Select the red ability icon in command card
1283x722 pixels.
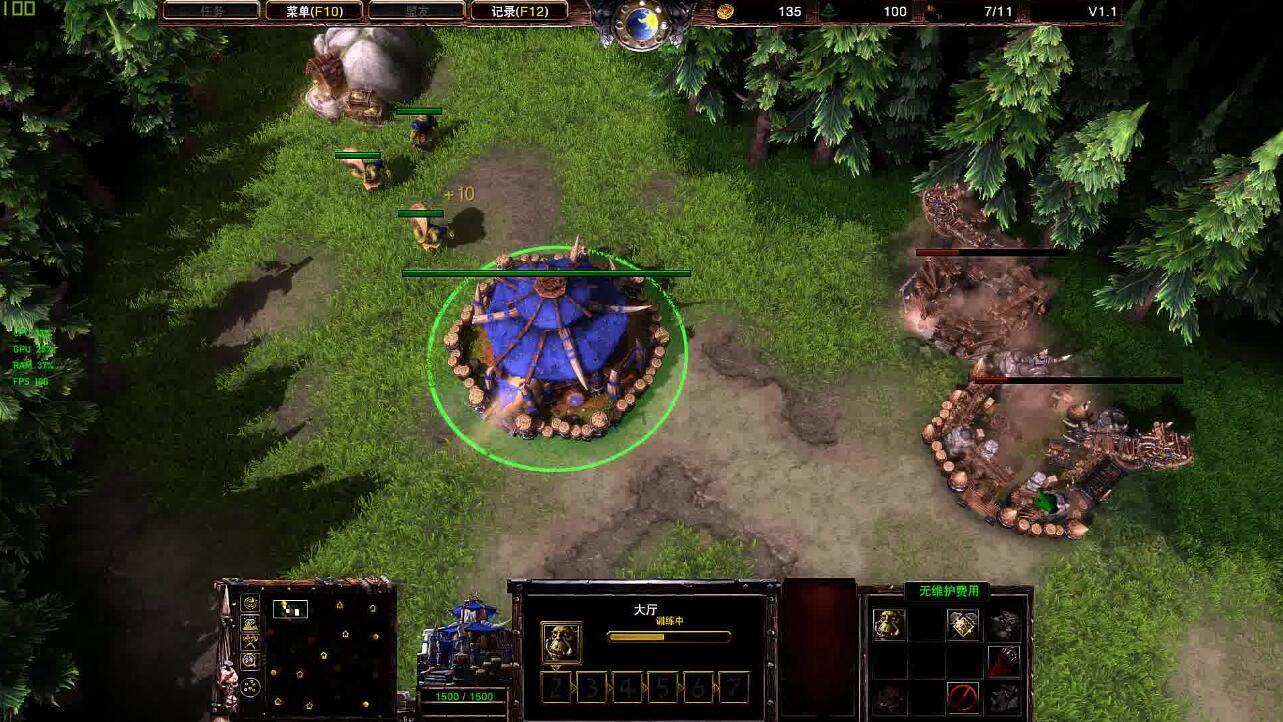(x=1004, y=662)
